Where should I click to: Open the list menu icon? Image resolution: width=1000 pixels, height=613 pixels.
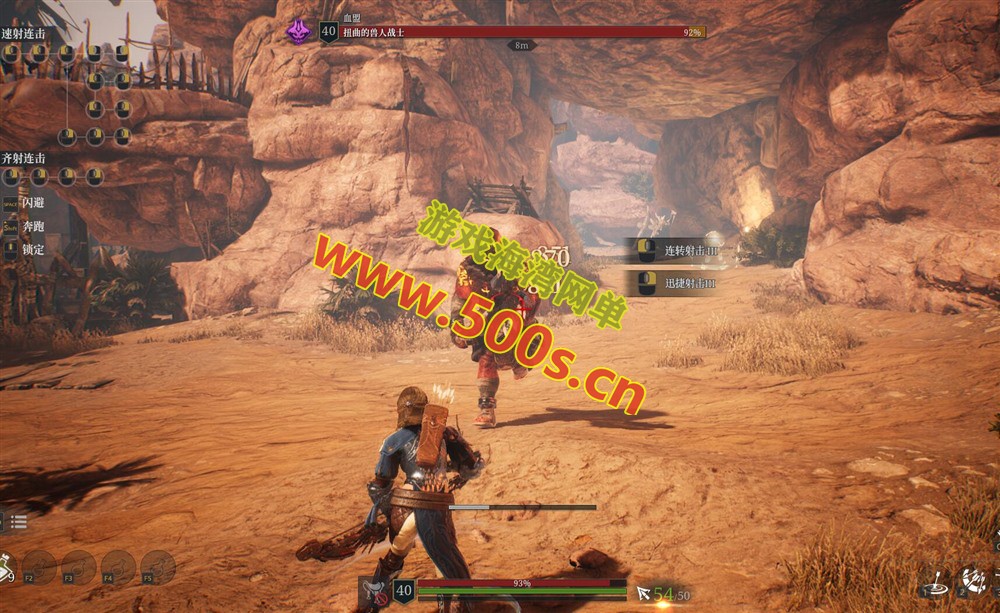pyautogui.click(x=19, y=521)
